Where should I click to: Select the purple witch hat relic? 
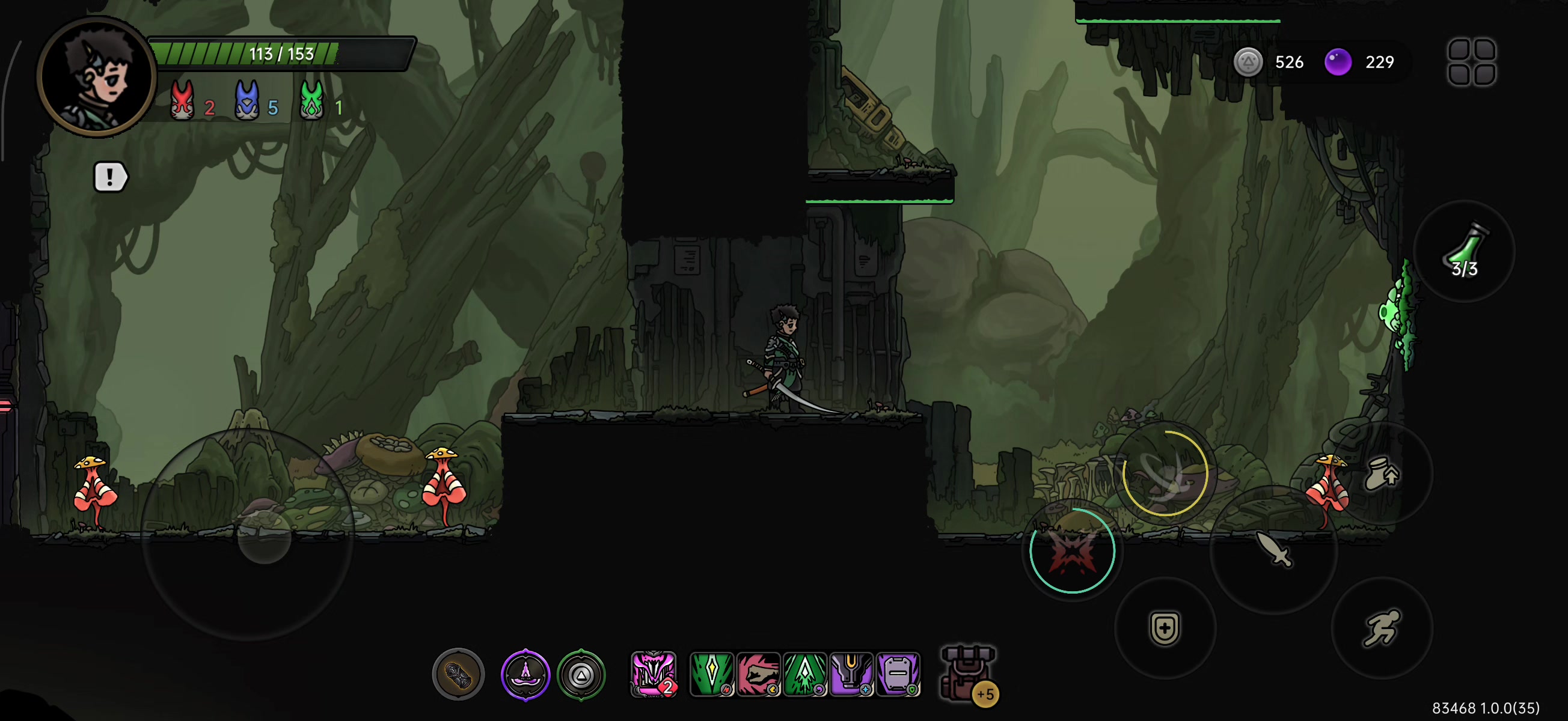(x=525, y=674)
